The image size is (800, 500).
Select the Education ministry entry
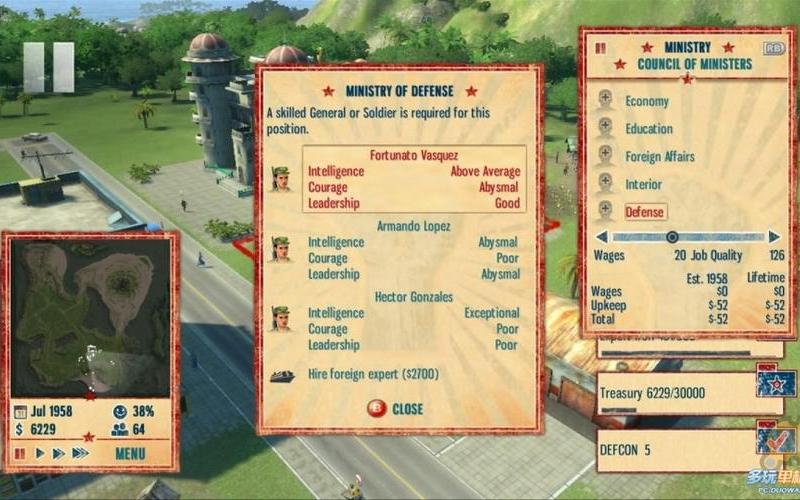(x=648, y=129)
